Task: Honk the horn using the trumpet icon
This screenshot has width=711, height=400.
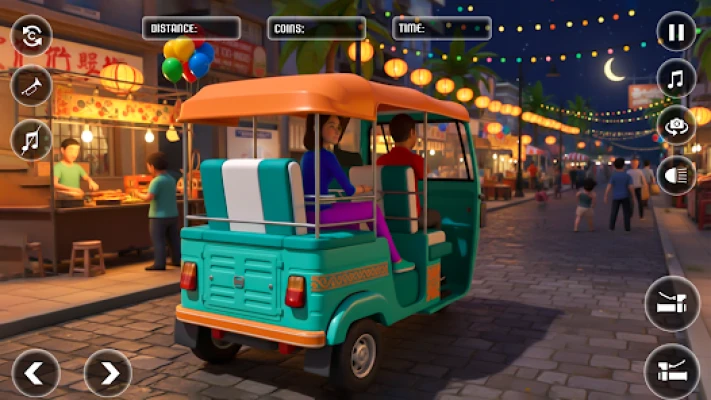Action: click(31, 86)
